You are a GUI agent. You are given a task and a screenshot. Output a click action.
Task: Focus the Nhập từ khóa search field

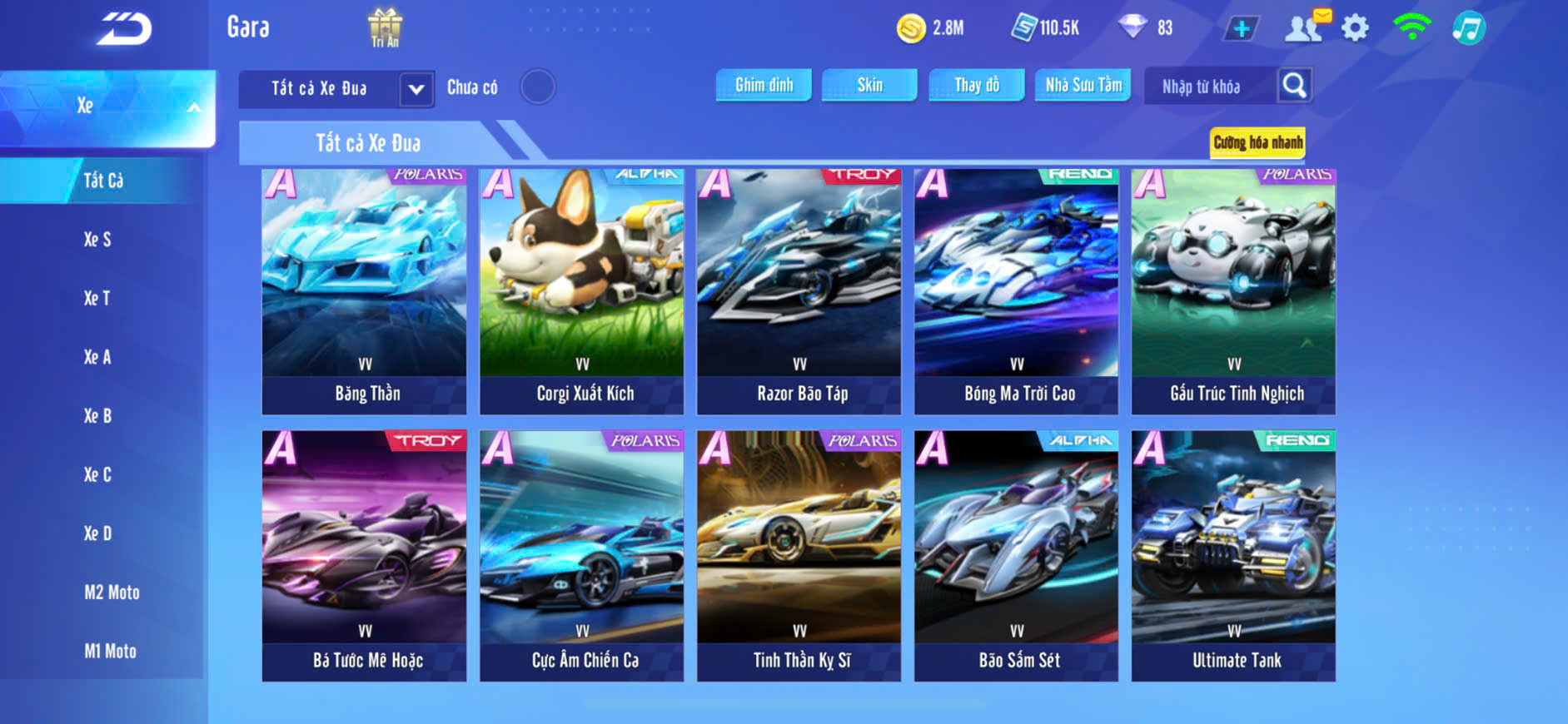tap(1210, 87)
